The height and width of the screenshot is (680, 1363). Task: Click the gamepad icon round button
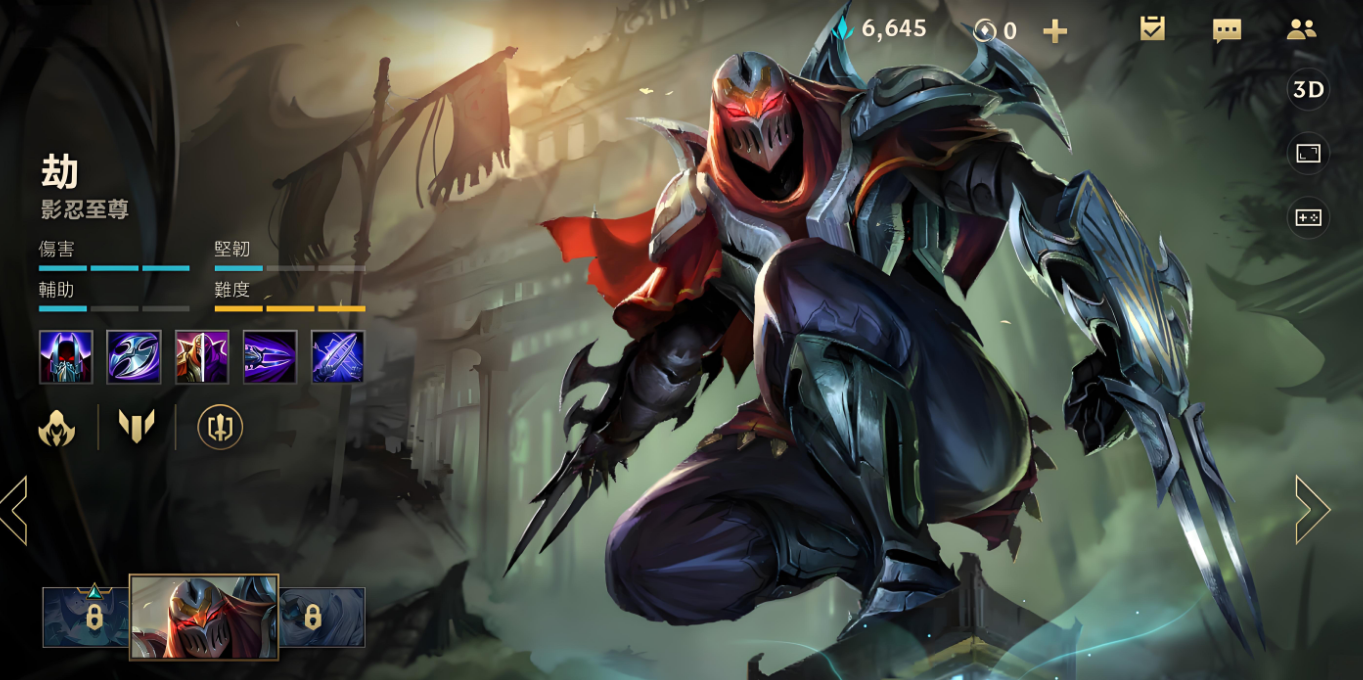pos(1308,217)
